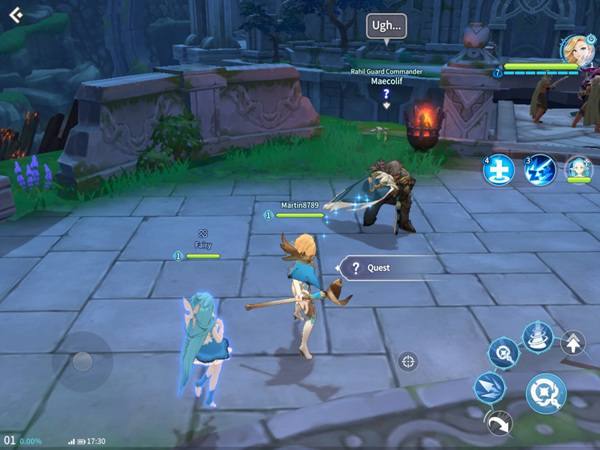Toggle the target lock crosshair
The image size is (600, 450).
pyautogui.click(x=408, y=361)
